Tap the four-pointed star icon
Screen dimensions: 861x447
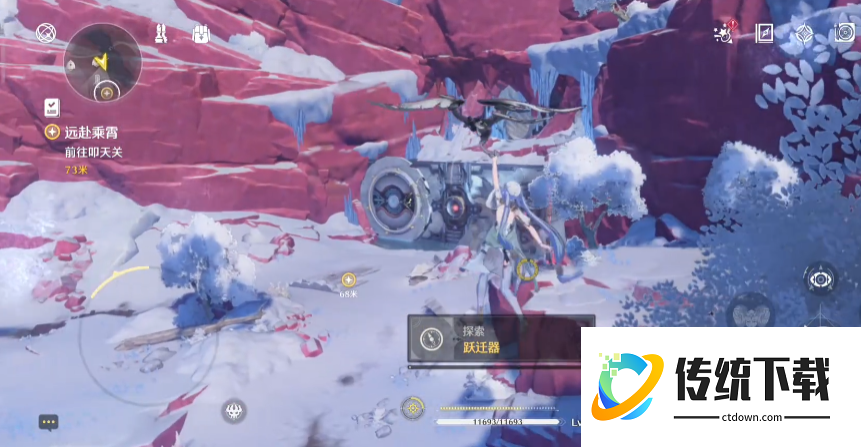805,33
